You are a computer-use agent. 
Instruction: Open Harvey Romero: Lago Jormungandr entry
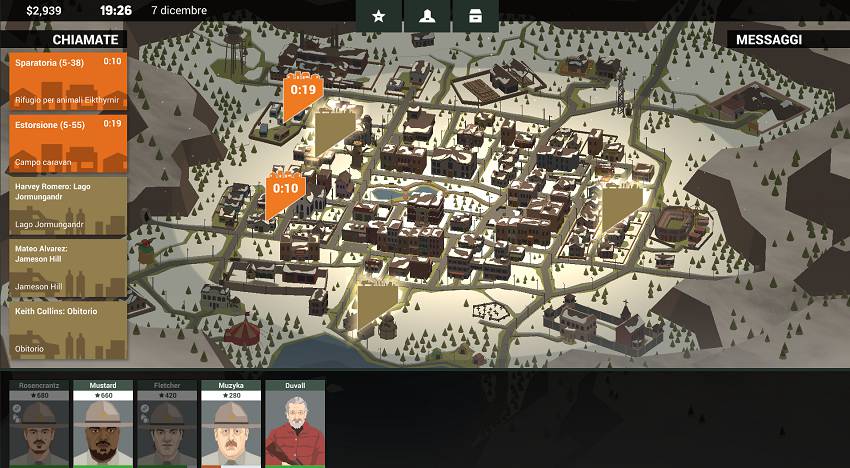[x=68, y=205]
